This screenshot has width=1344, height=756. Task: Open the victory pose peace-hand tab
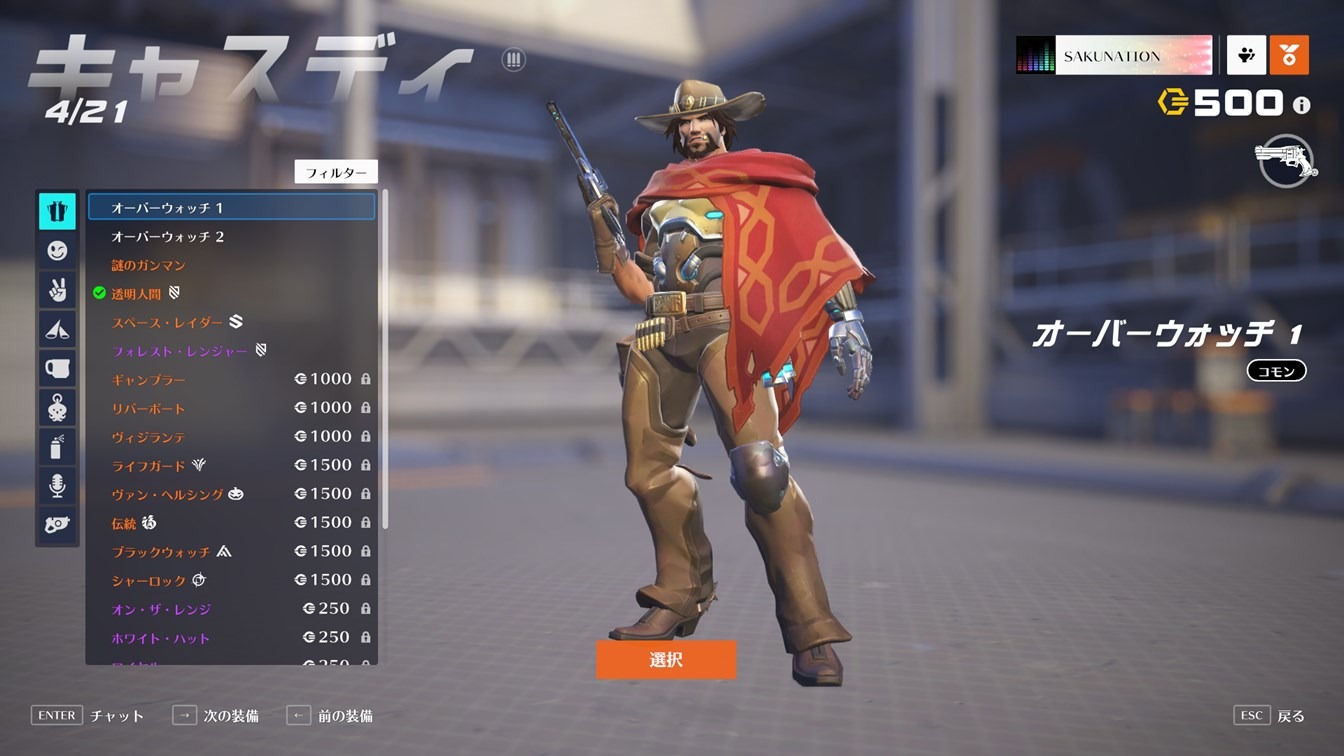tap(57, 290)
